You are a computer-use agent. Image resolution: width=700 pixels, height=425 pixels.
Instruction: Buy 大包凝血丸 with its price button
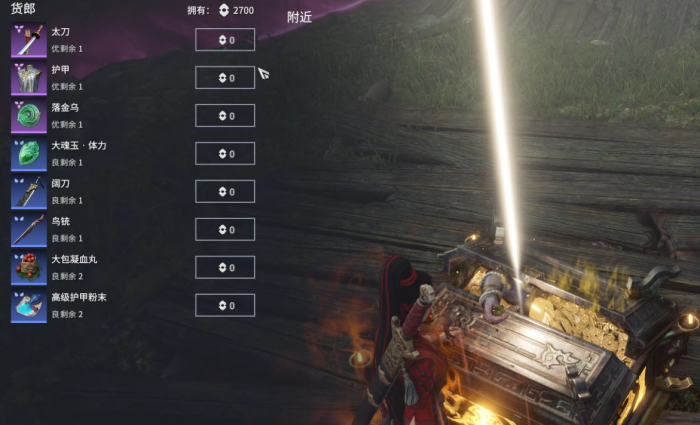(225, 268)
